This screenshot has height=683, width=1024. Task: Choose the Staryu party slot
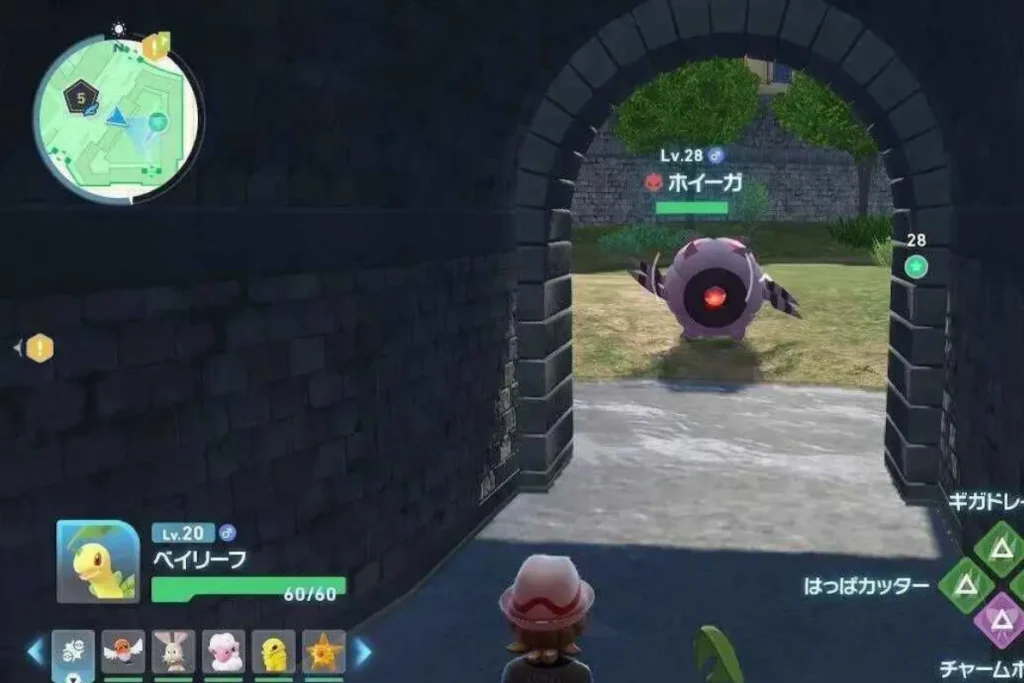pyautogui.click(x=323, y=651)
